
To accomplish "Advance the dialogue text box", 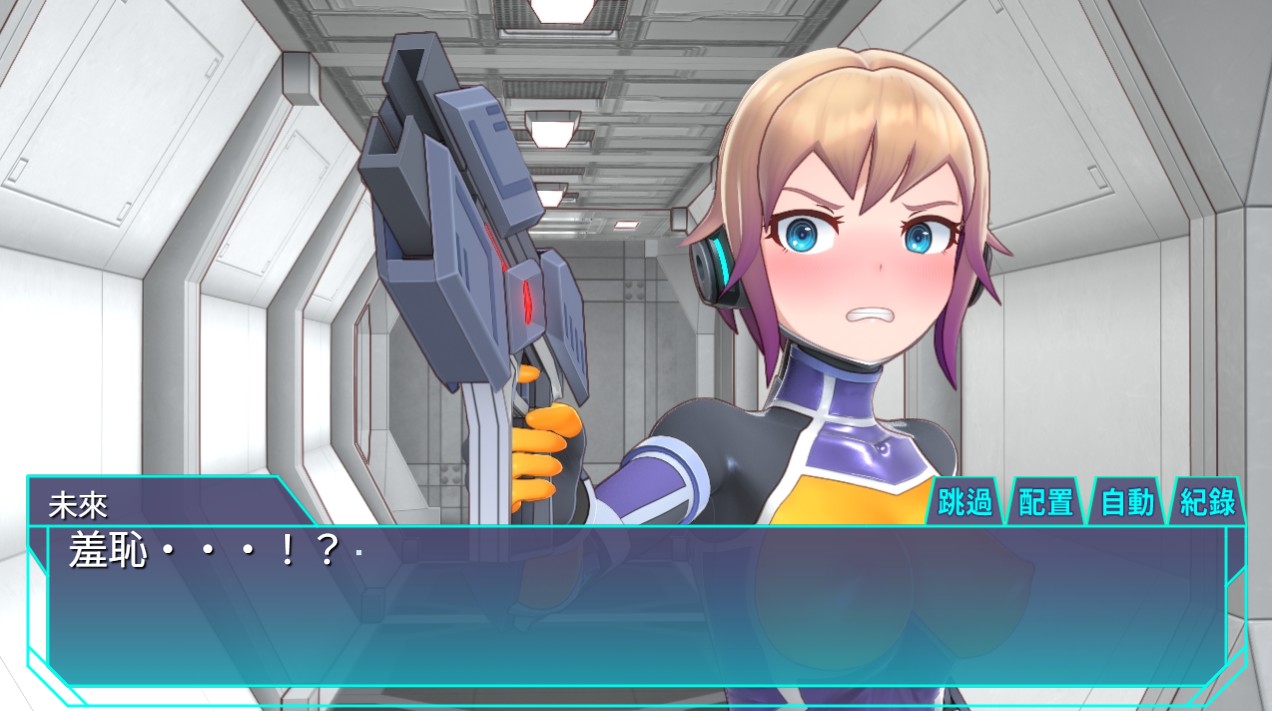I will tap(636, 610).
